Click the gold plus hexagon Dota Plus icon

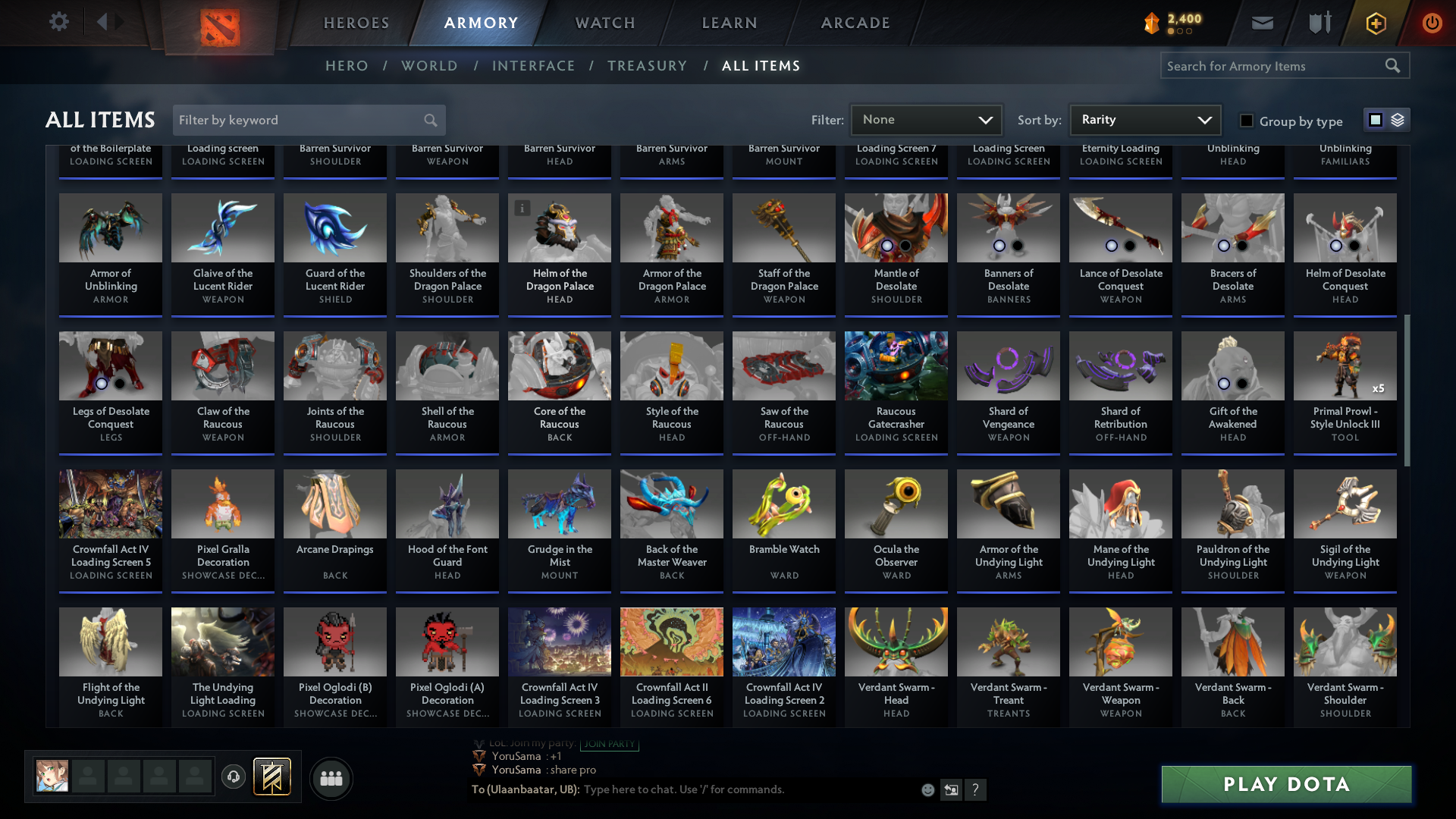[1375, 23]
